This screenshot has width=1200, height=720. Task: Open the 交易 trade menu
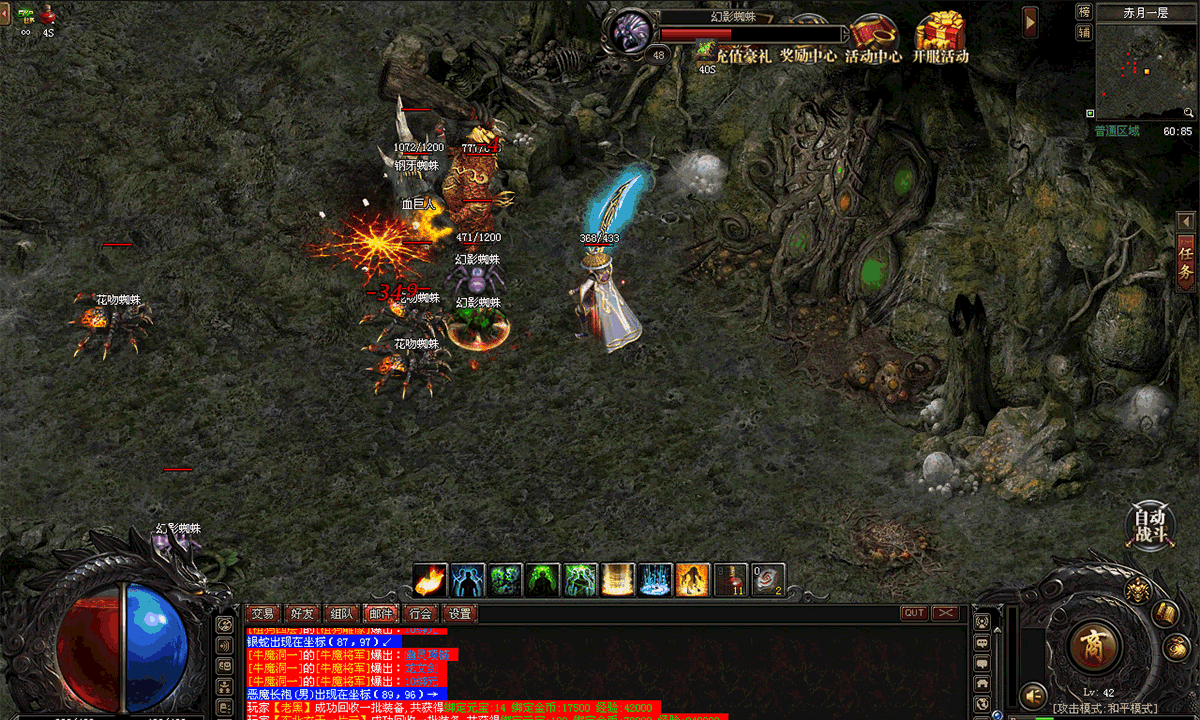263,613
